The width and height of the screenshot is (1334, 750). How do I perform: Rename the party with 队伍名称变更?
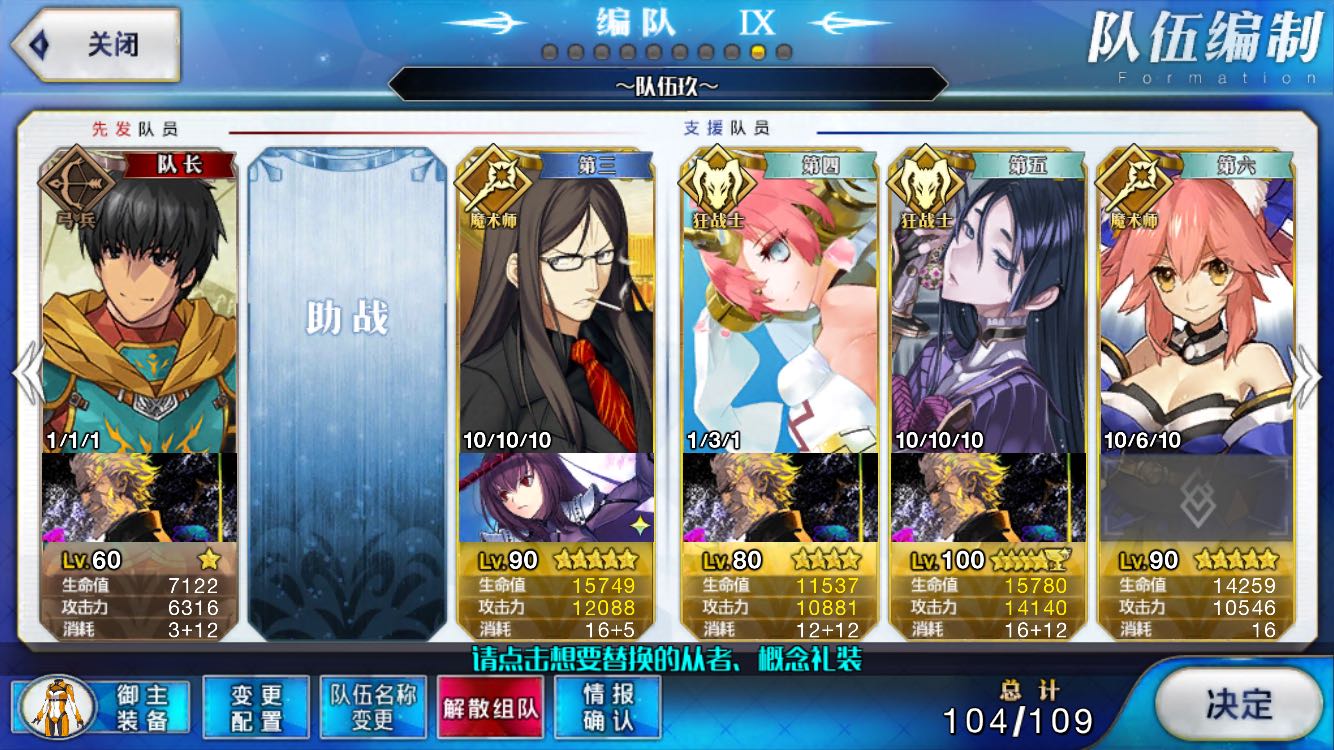pos(373,707)
